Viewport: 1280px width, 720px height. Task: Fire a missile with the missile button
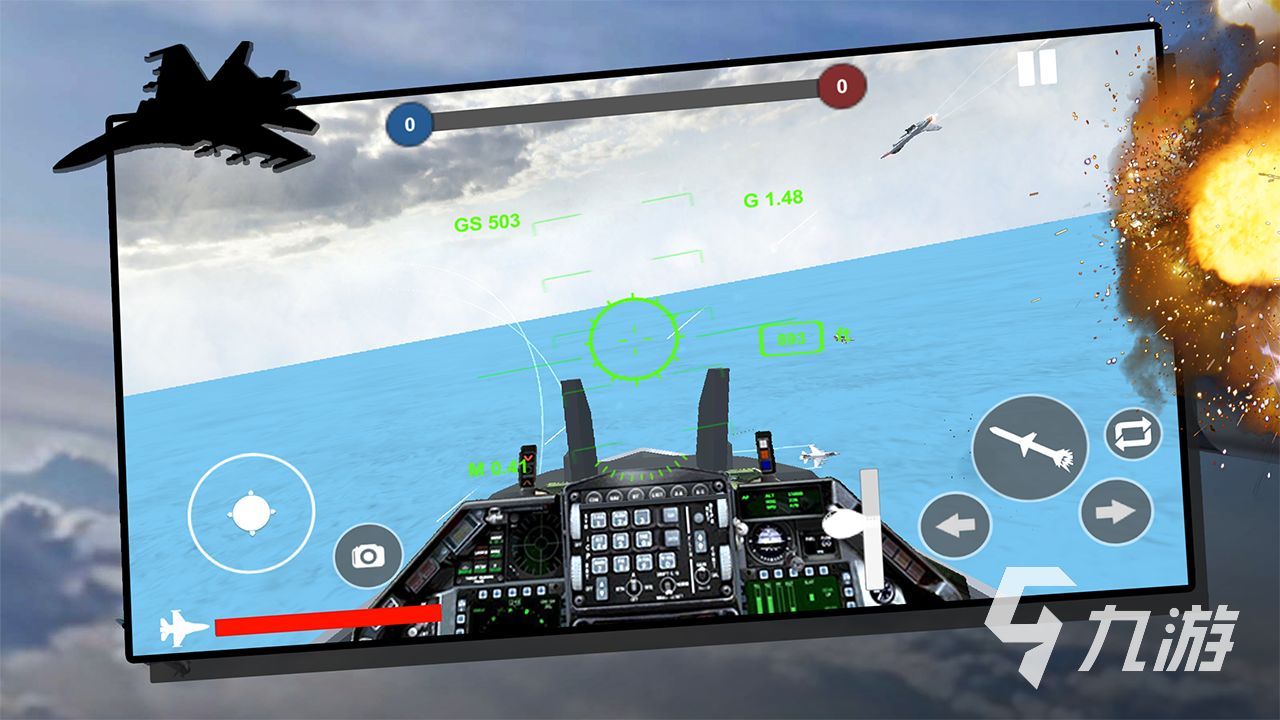1030,446
